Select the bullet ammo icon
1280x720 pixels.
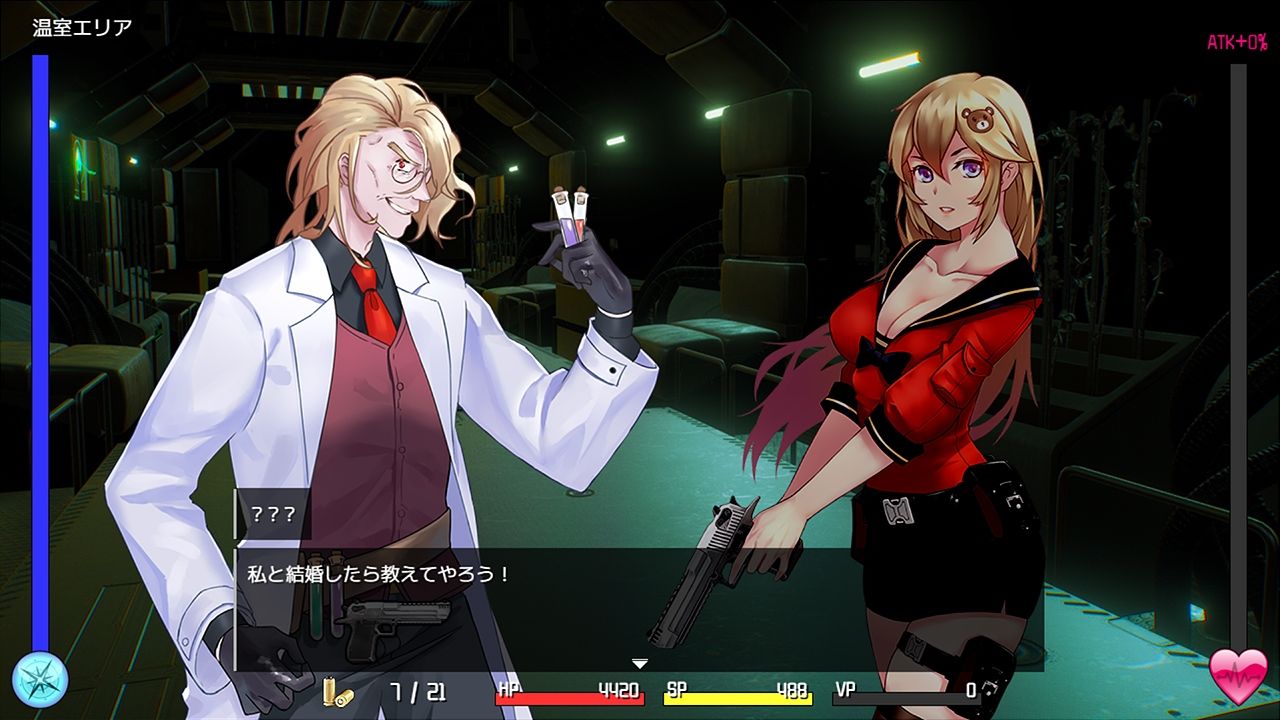pos(339,690)
